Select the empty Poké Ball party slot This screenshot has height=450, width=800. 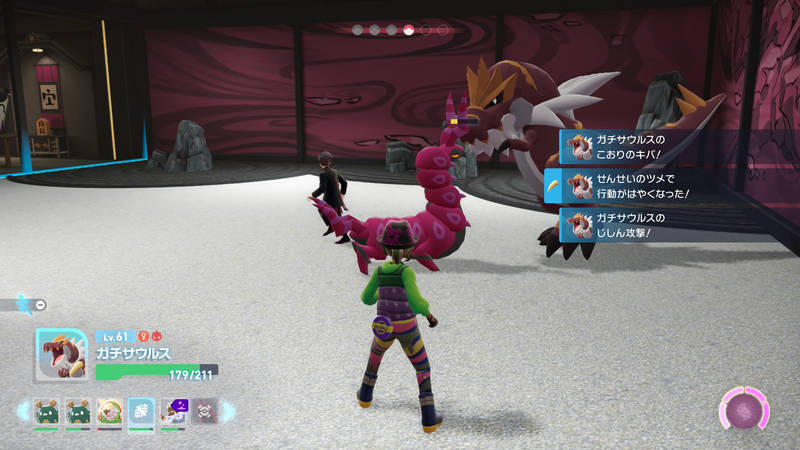coord(204,411)
